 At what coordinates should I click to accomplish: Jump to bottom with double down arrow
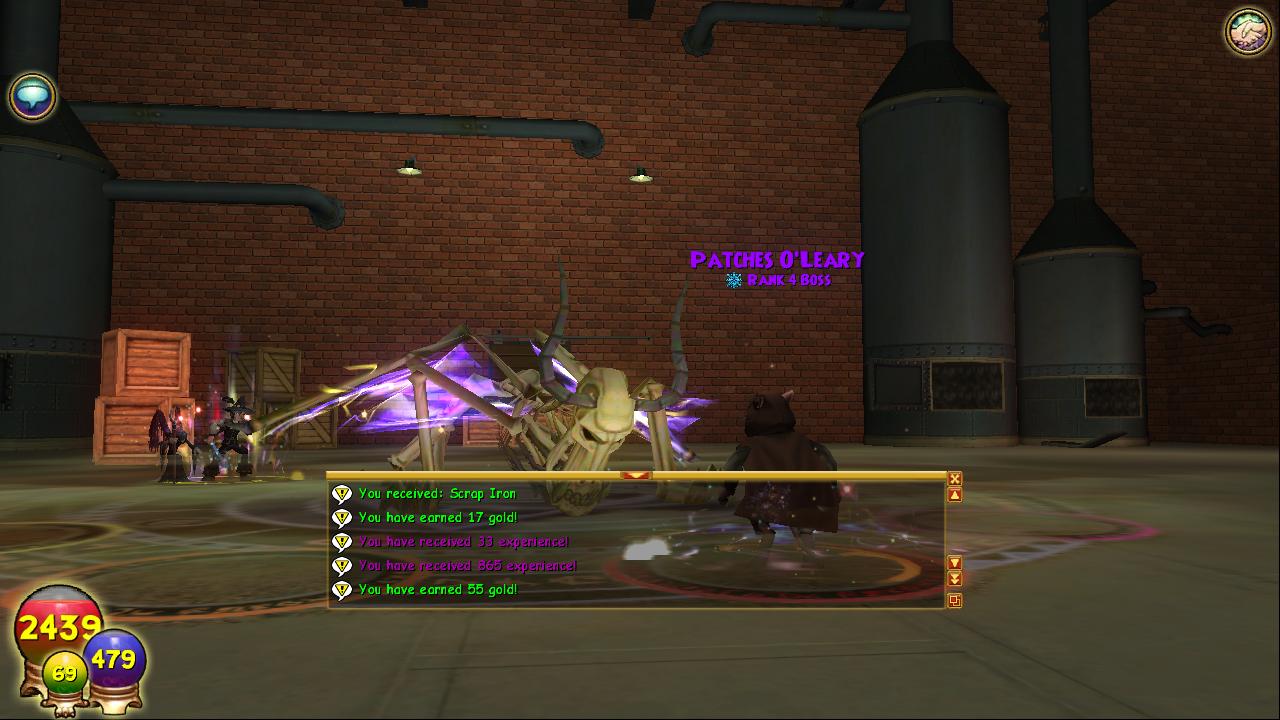click(955, 579)
